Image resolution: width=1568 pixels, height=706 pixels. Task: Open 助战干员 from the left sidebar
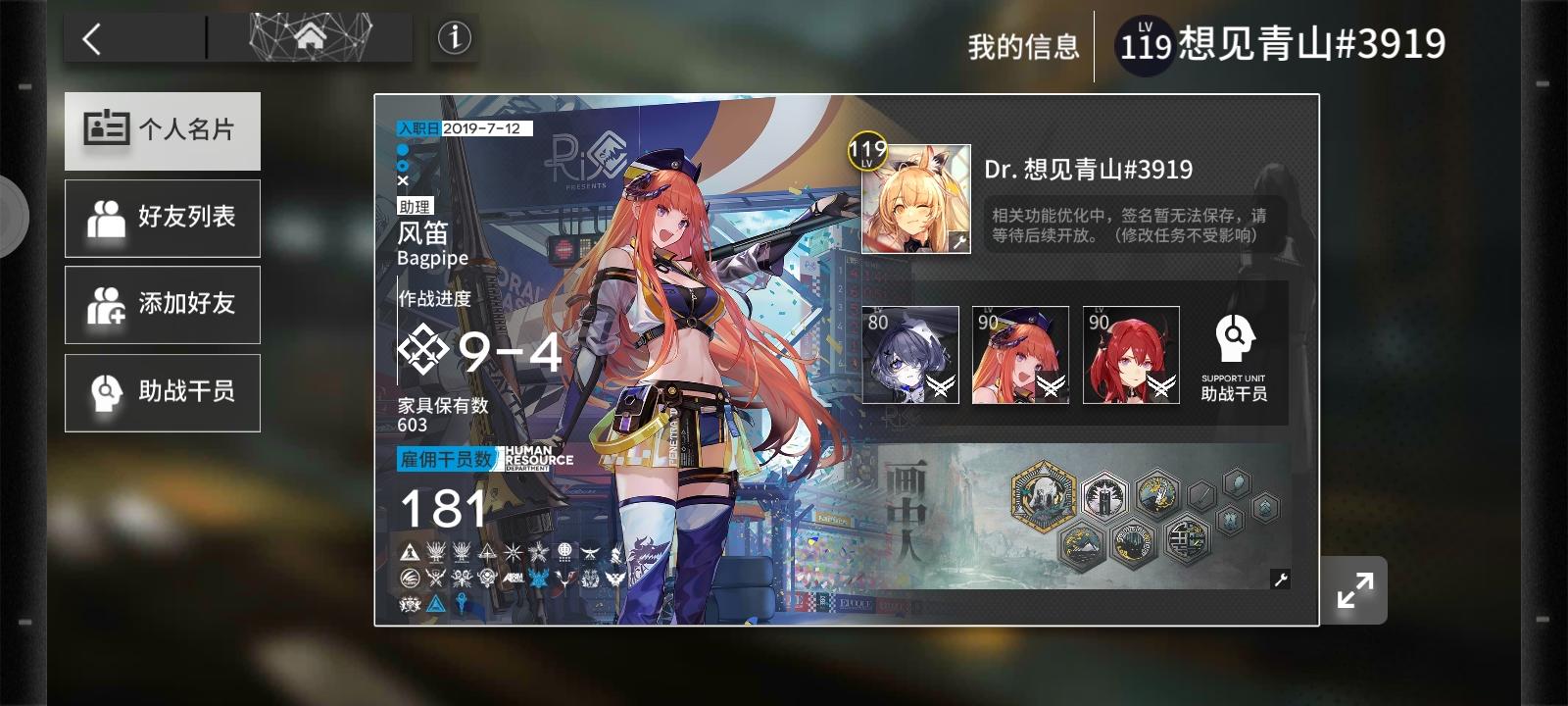pos(162,392)
